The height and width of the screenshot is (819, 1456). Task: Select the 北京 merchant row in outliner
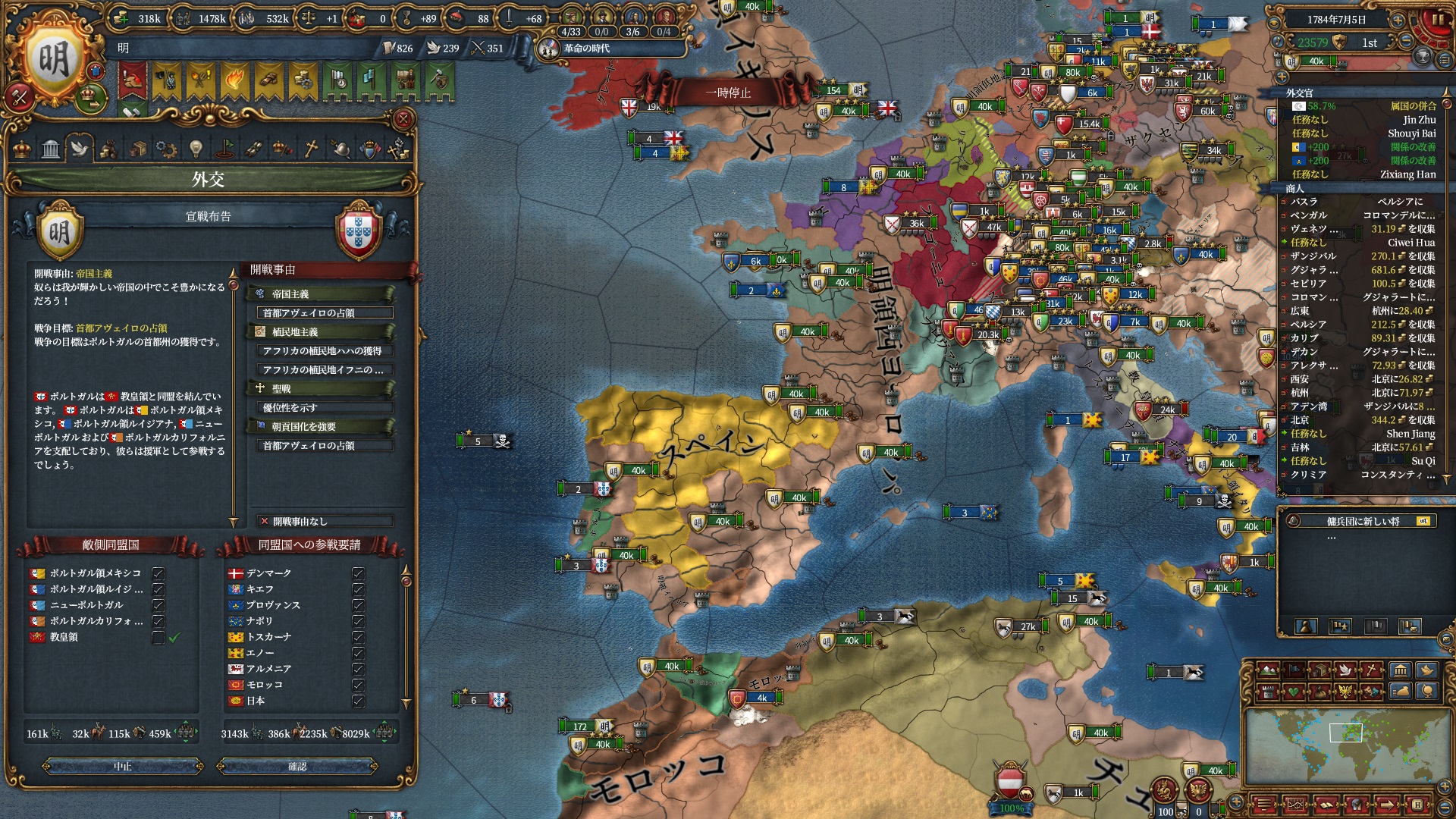pyautogui.click(x=1357, y=420)
